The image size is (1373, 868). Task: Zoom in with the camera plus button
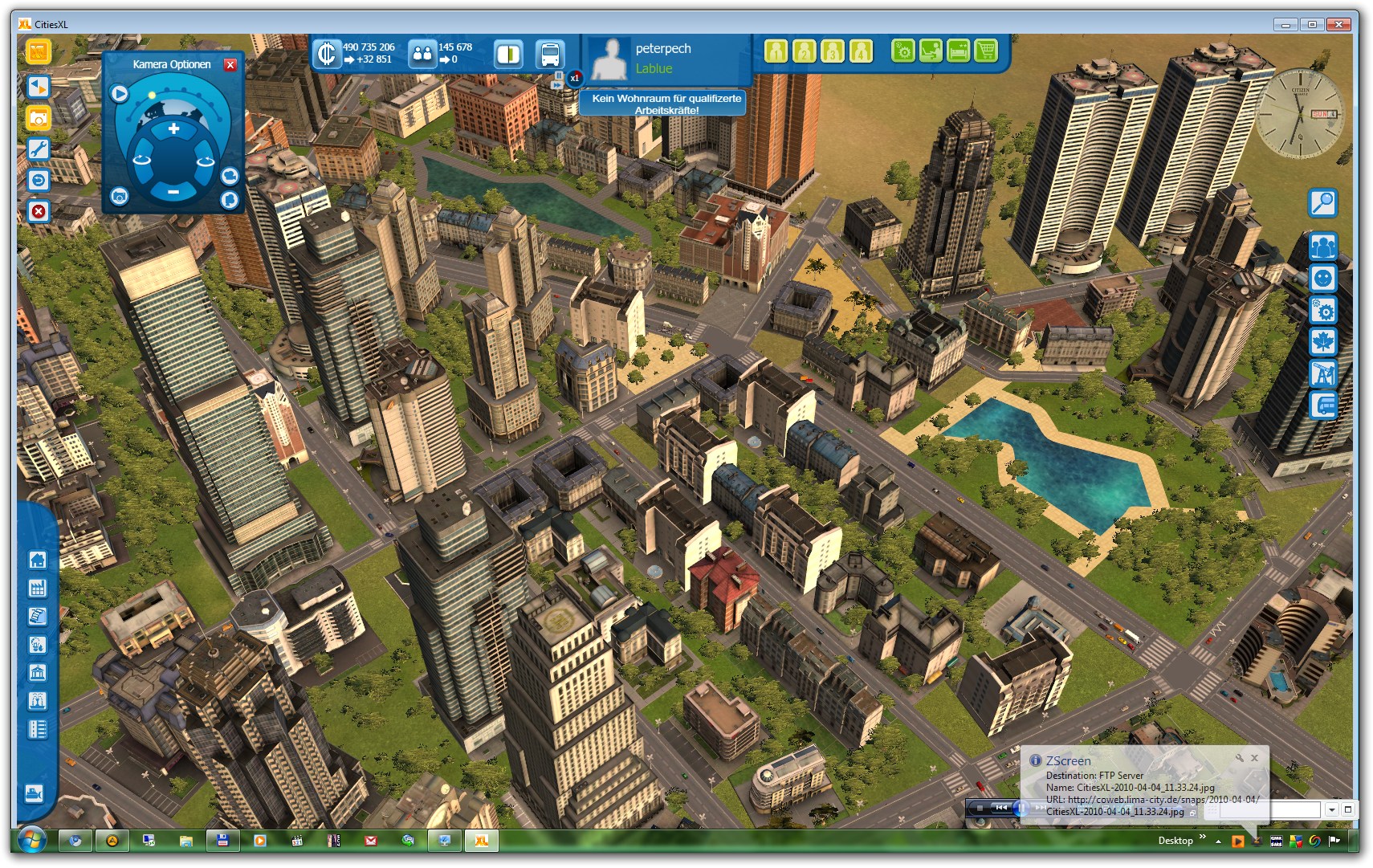(173, 128)
